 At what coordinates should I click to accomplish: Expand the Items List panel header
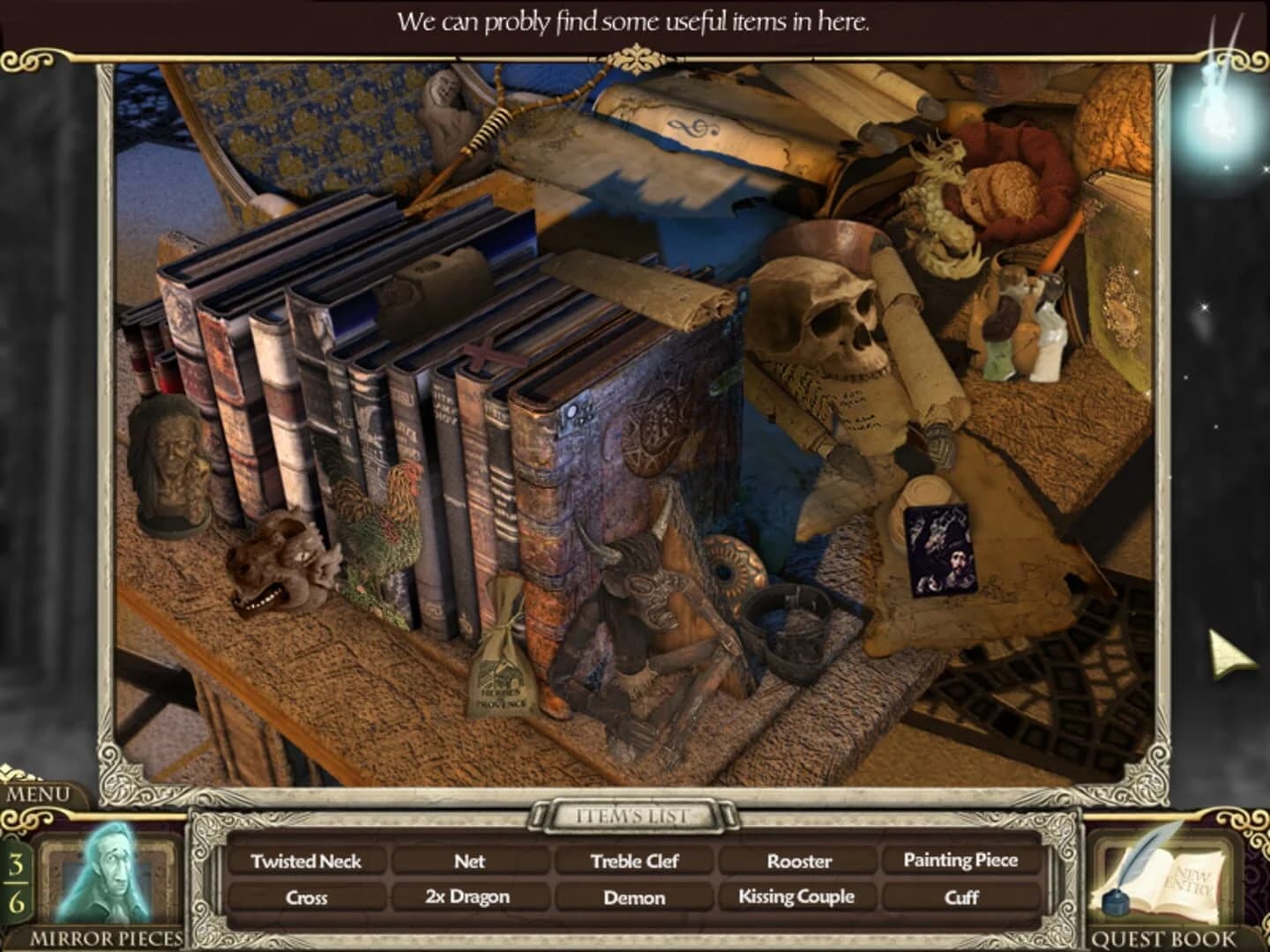point(634,814)
